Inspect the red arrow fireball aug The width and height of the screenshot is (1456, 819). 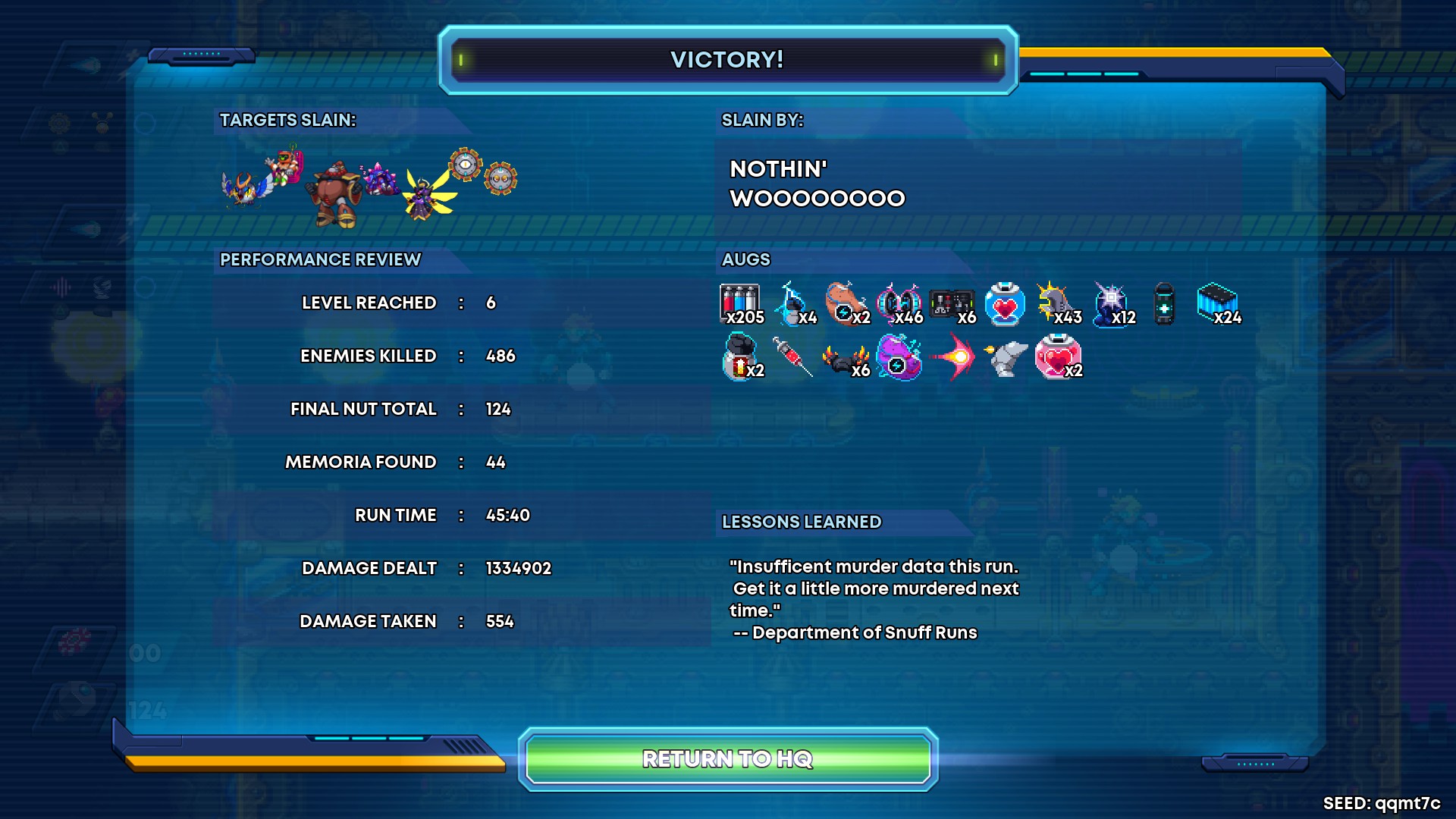[x=953, y=357]
